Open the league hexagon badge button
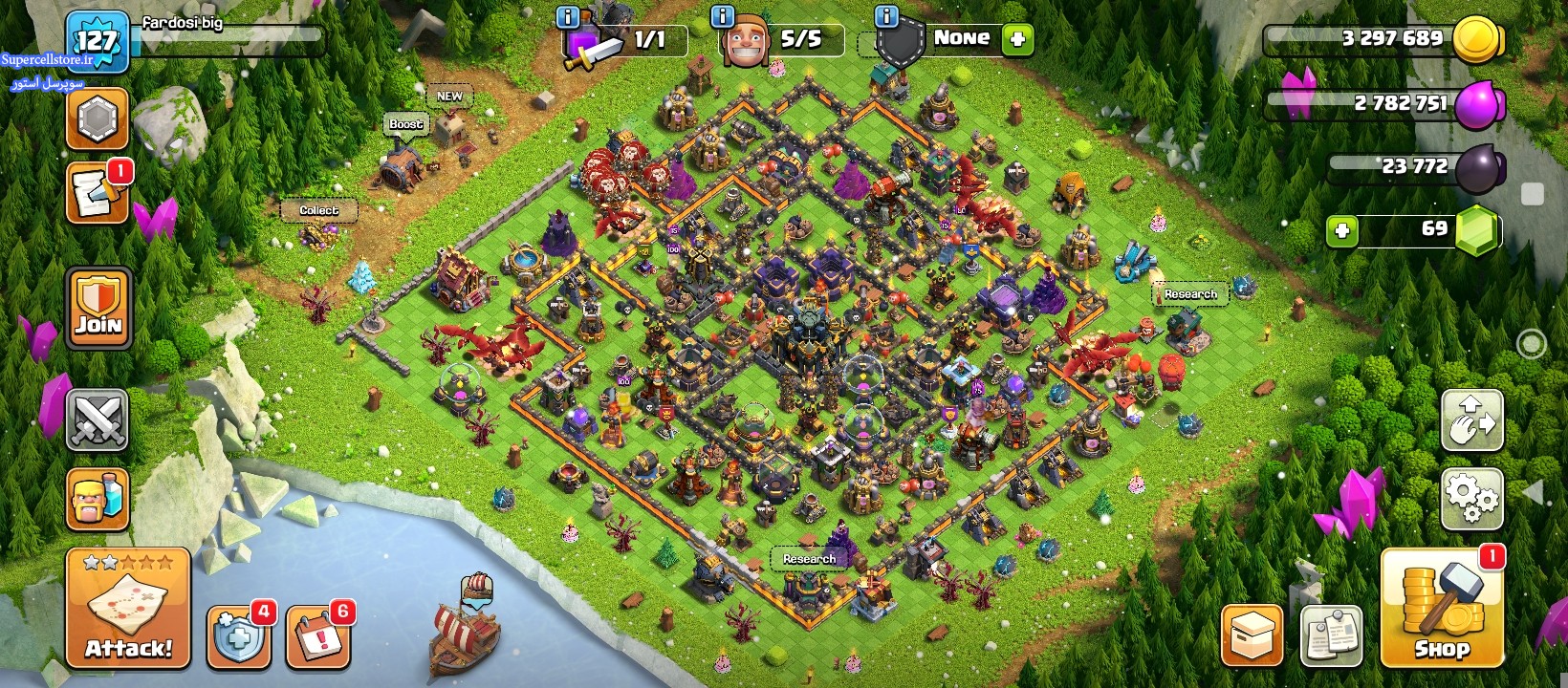1568x688 pixels. 97,119
